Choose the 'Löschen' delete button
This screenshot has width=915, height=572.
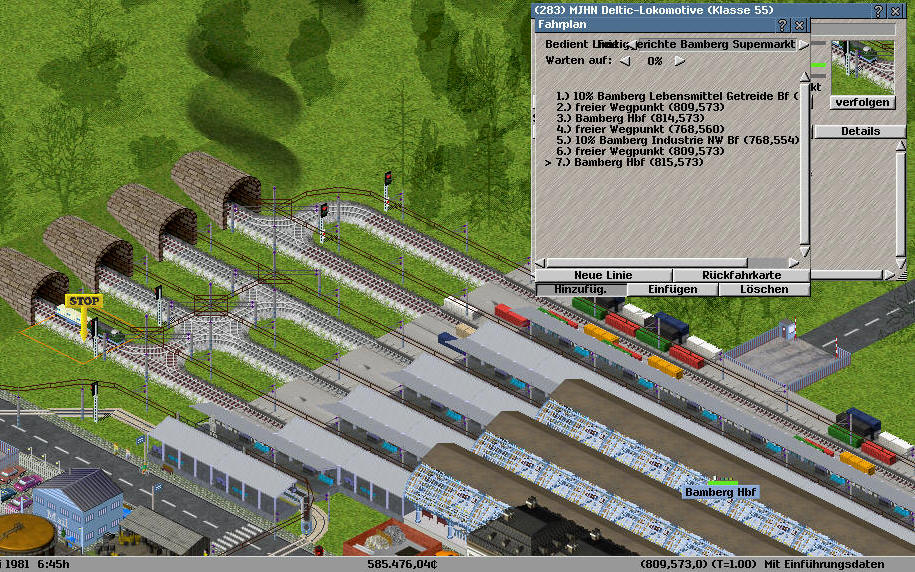[x=764, y=289]
